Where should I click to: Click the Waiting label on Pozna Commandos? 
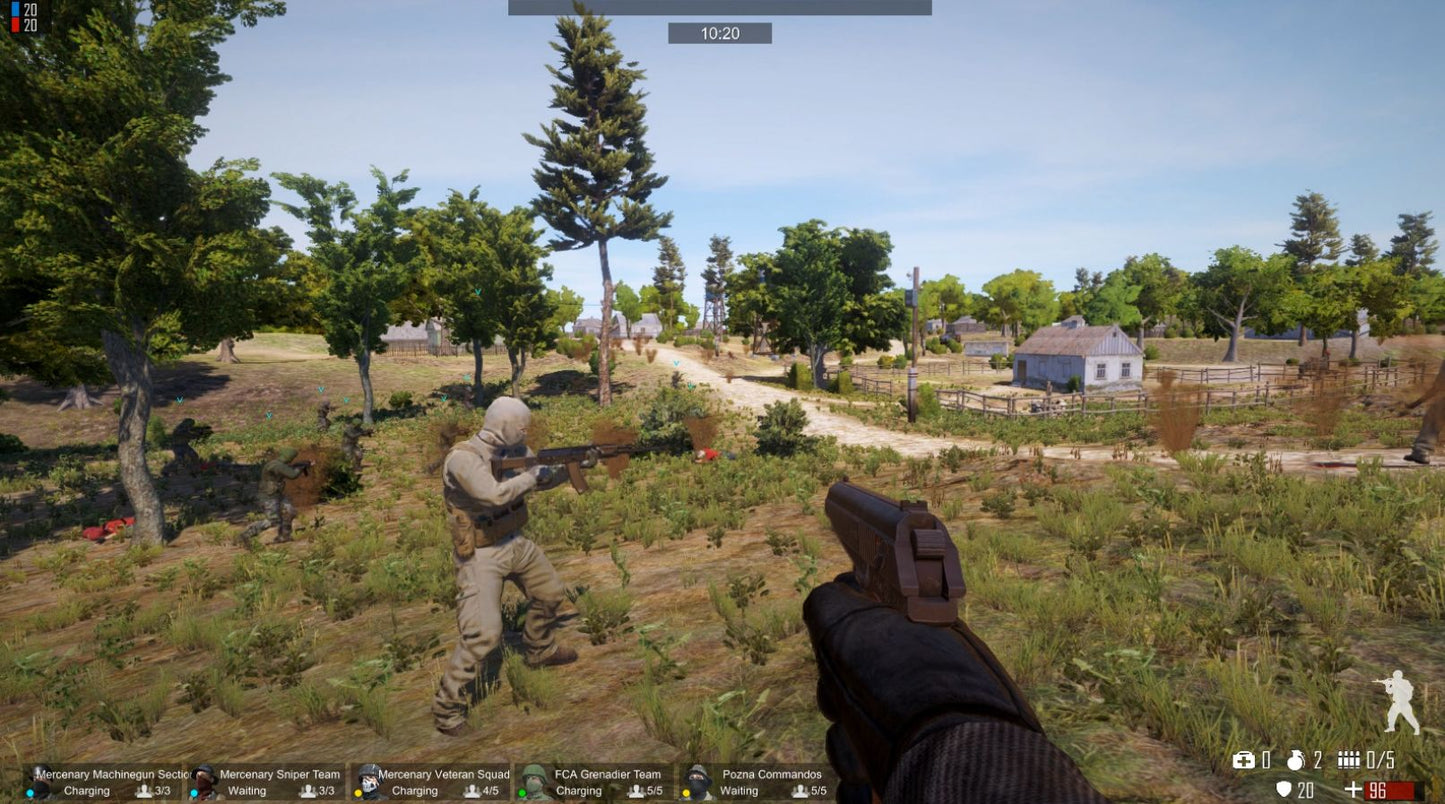click(x=738, y=790)
